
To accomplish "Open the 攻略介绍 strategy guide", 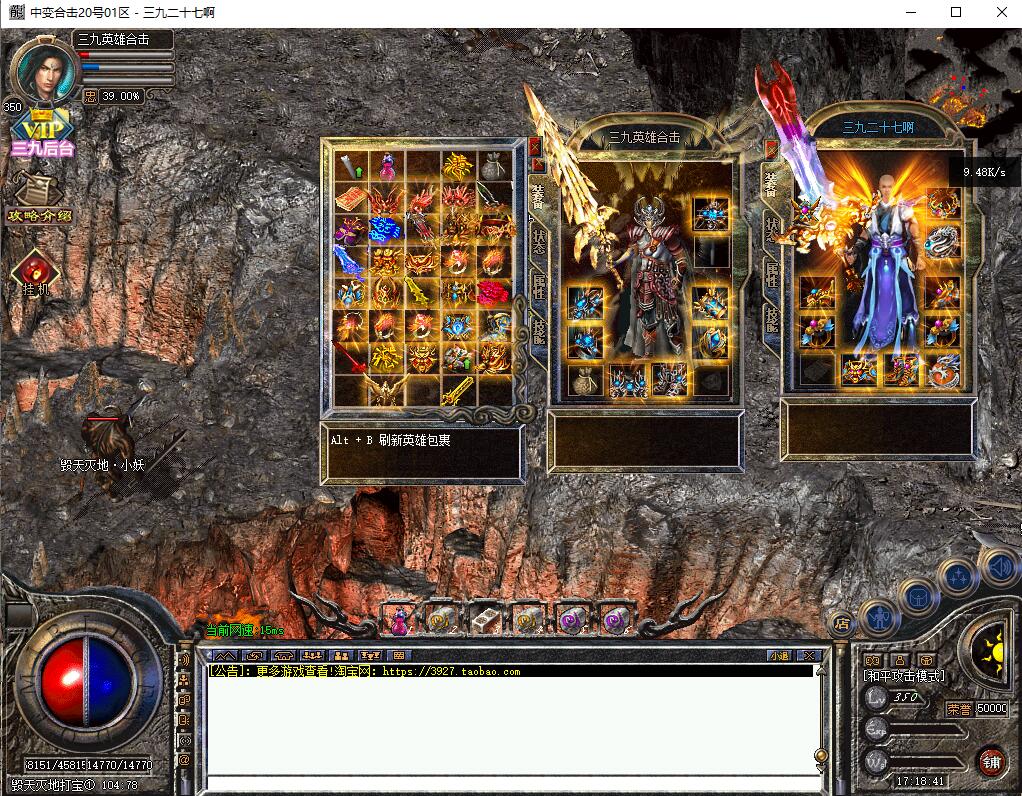I will click(40, 199).
